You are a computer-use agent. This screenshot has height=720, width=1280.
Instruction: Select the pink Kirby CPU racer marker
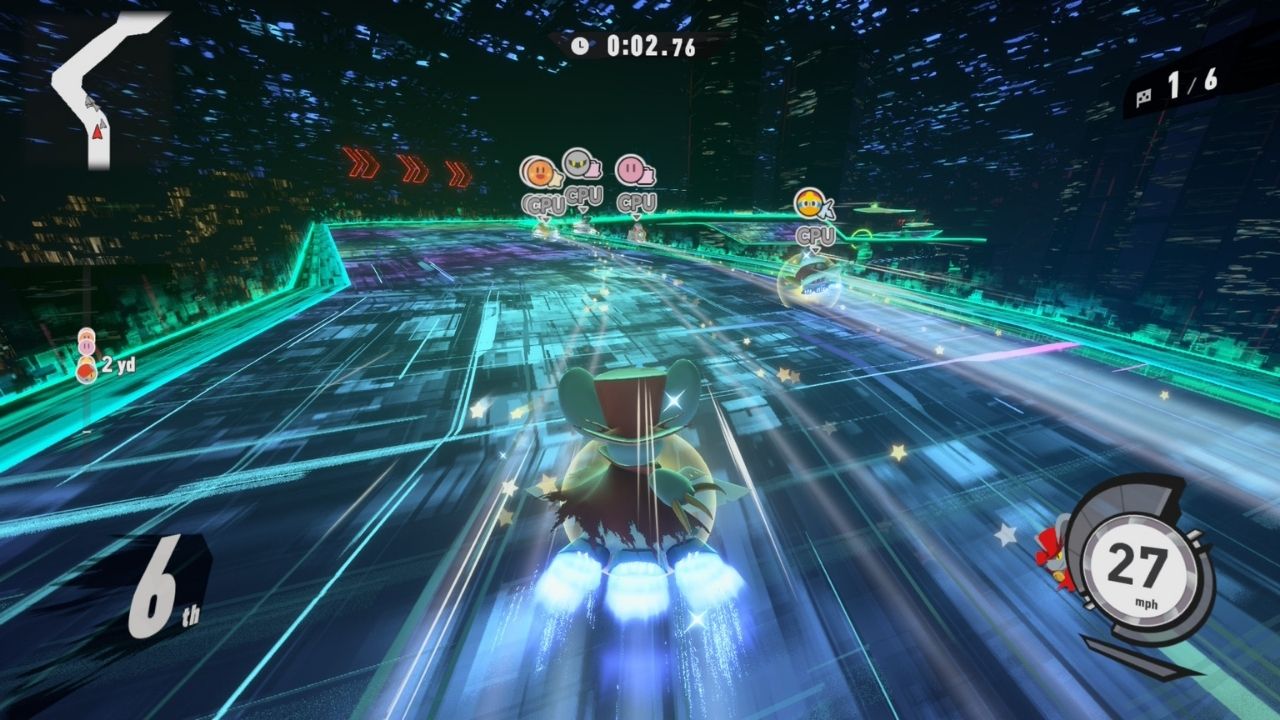pos(632,172)
